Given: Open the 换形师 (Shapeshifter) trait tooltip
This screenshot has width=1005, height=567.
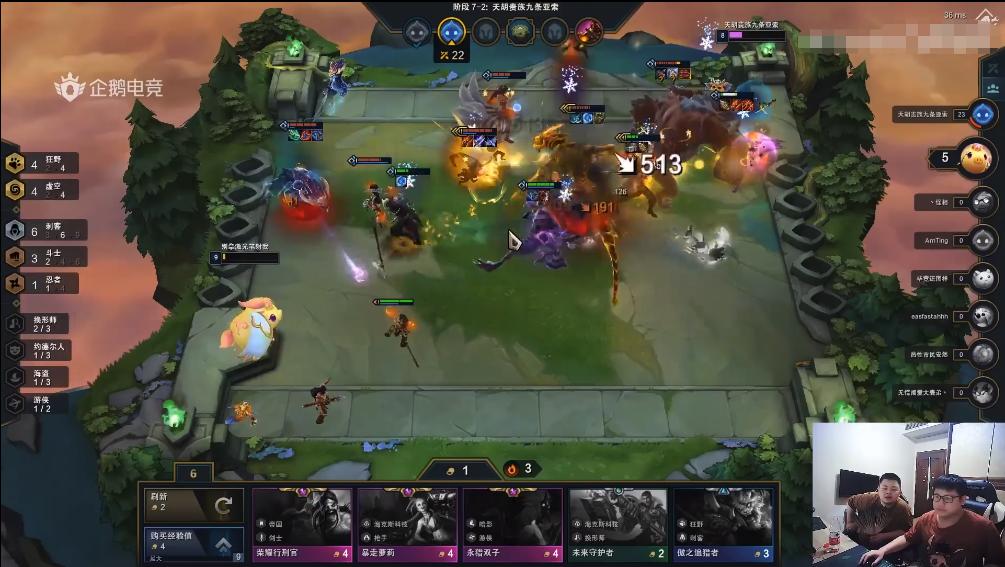Looking at the screenshot, I should coord(40,324).
